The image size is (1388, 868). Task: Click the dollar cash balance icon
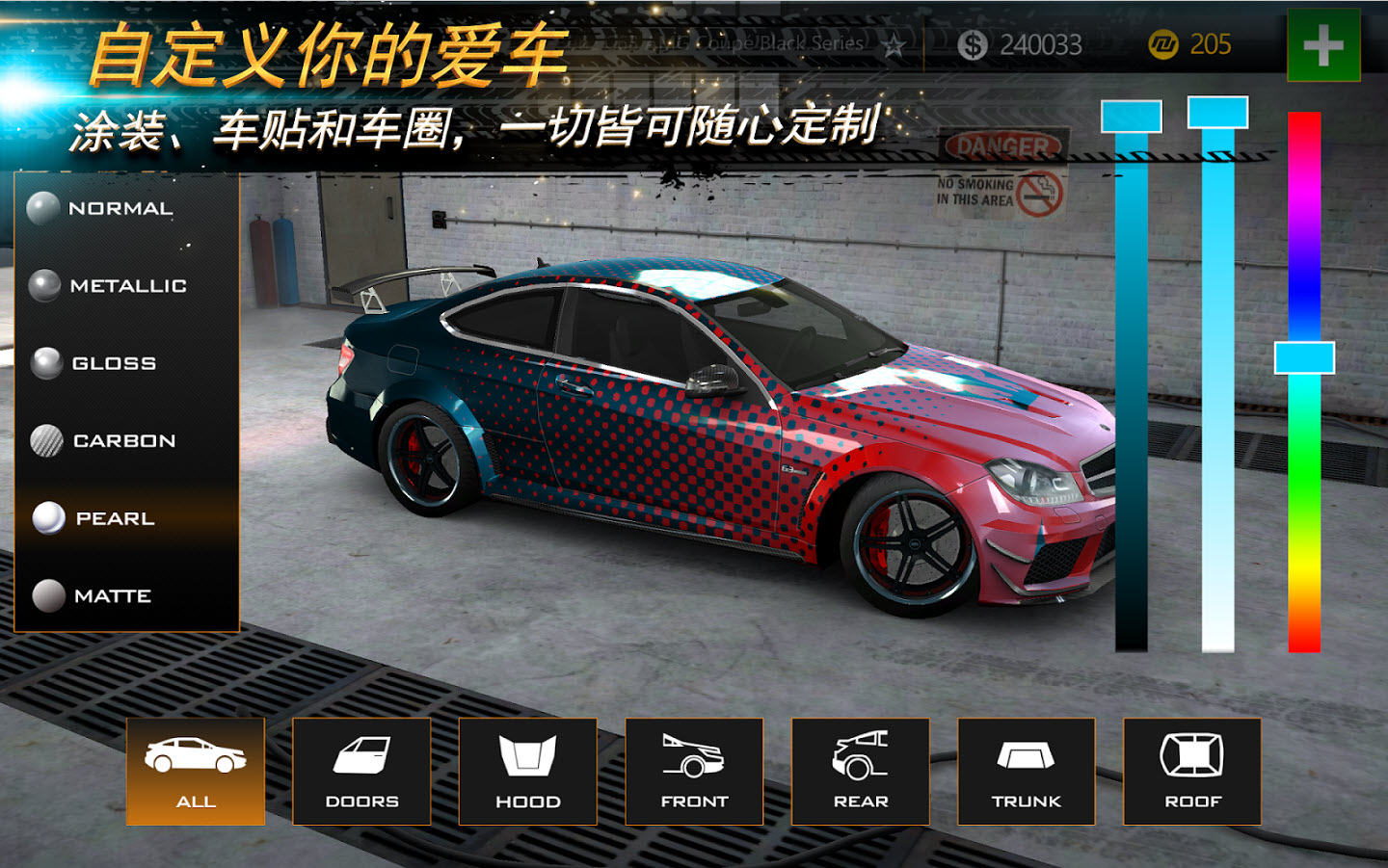974,42
